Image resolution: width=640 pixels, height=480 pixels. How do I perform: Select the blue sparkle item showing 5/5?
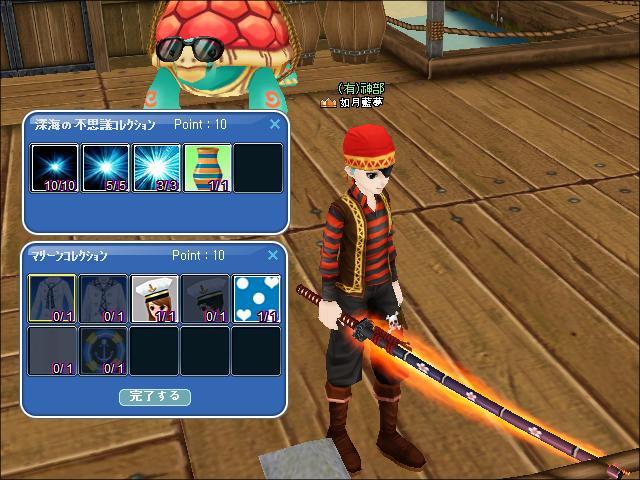[x=105, y=168]
